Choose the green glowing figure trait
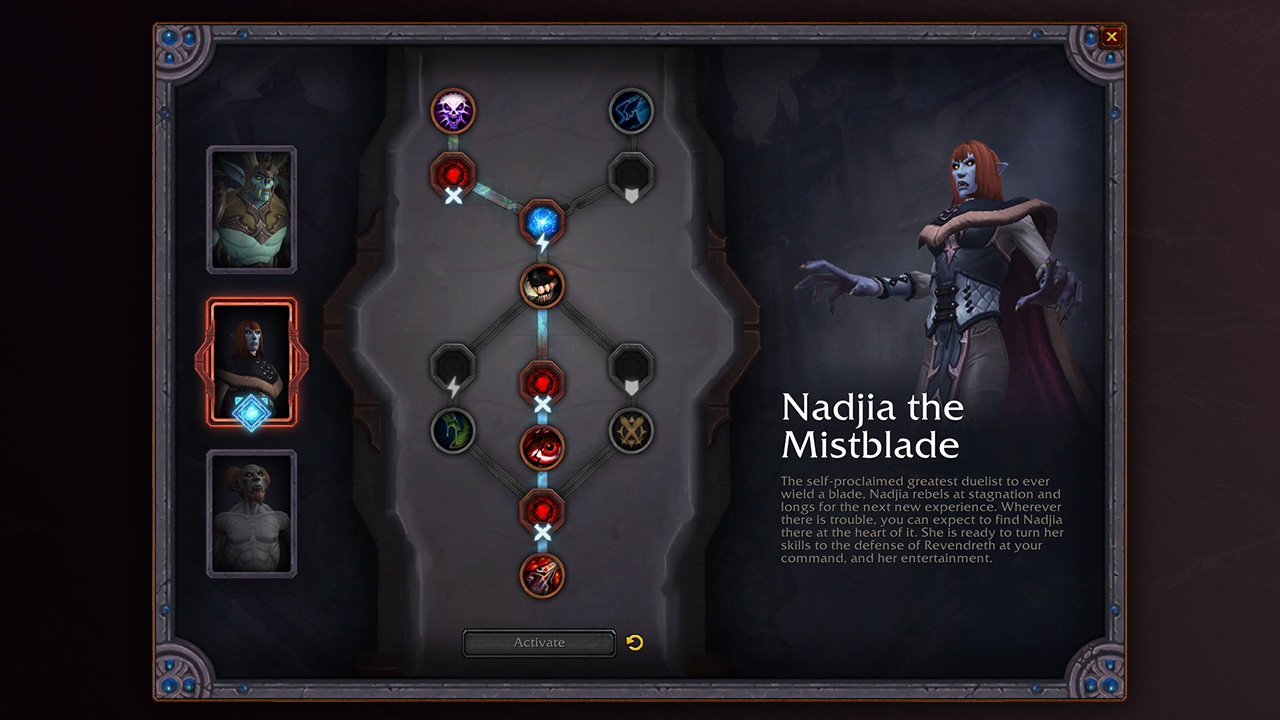Viewport: 1280px width, 720px height. 453,431
